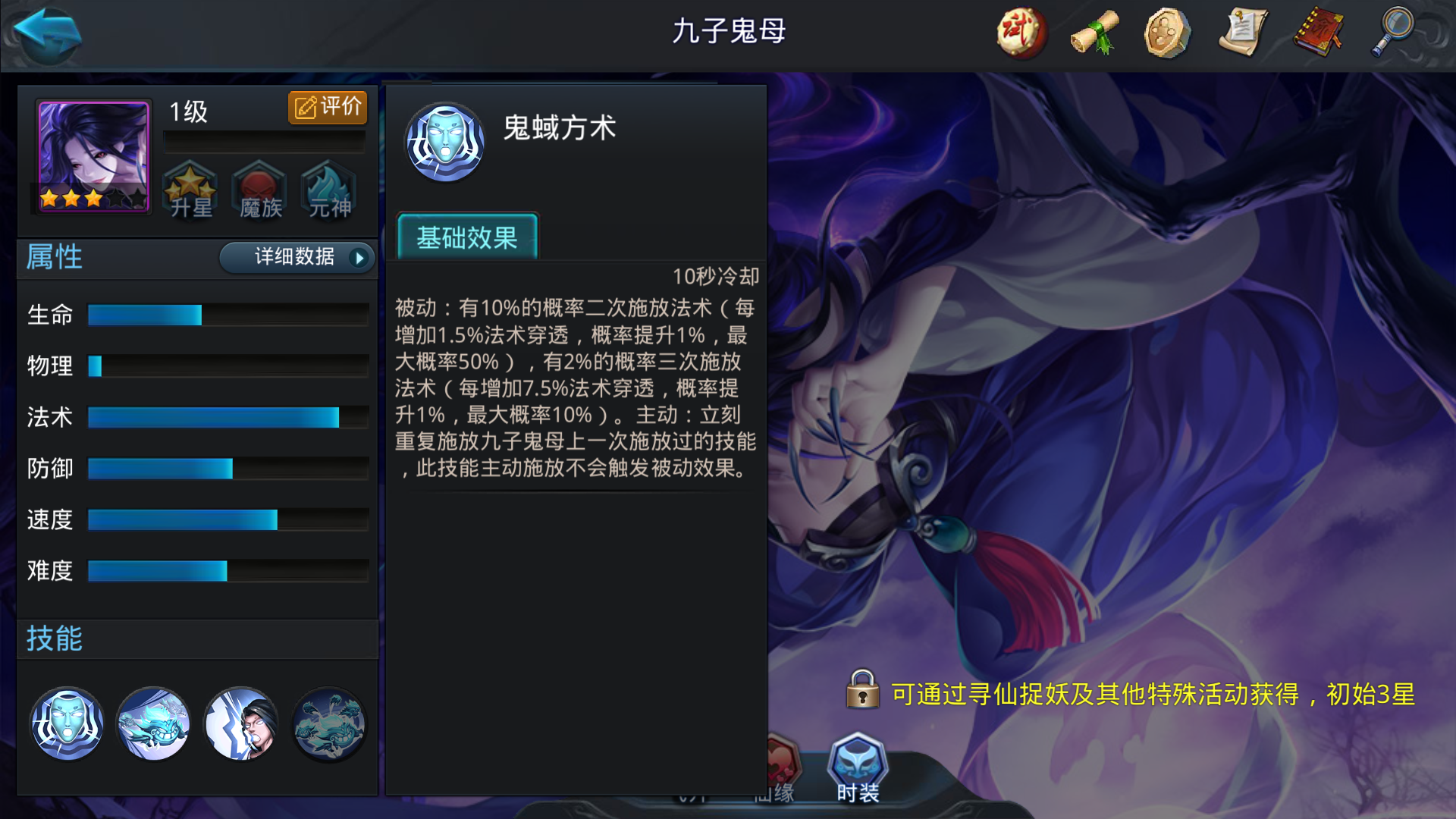Open the green-ribbon scroll icon
This screenshot has width=1456, height=819.
[x=1094, y=32]
